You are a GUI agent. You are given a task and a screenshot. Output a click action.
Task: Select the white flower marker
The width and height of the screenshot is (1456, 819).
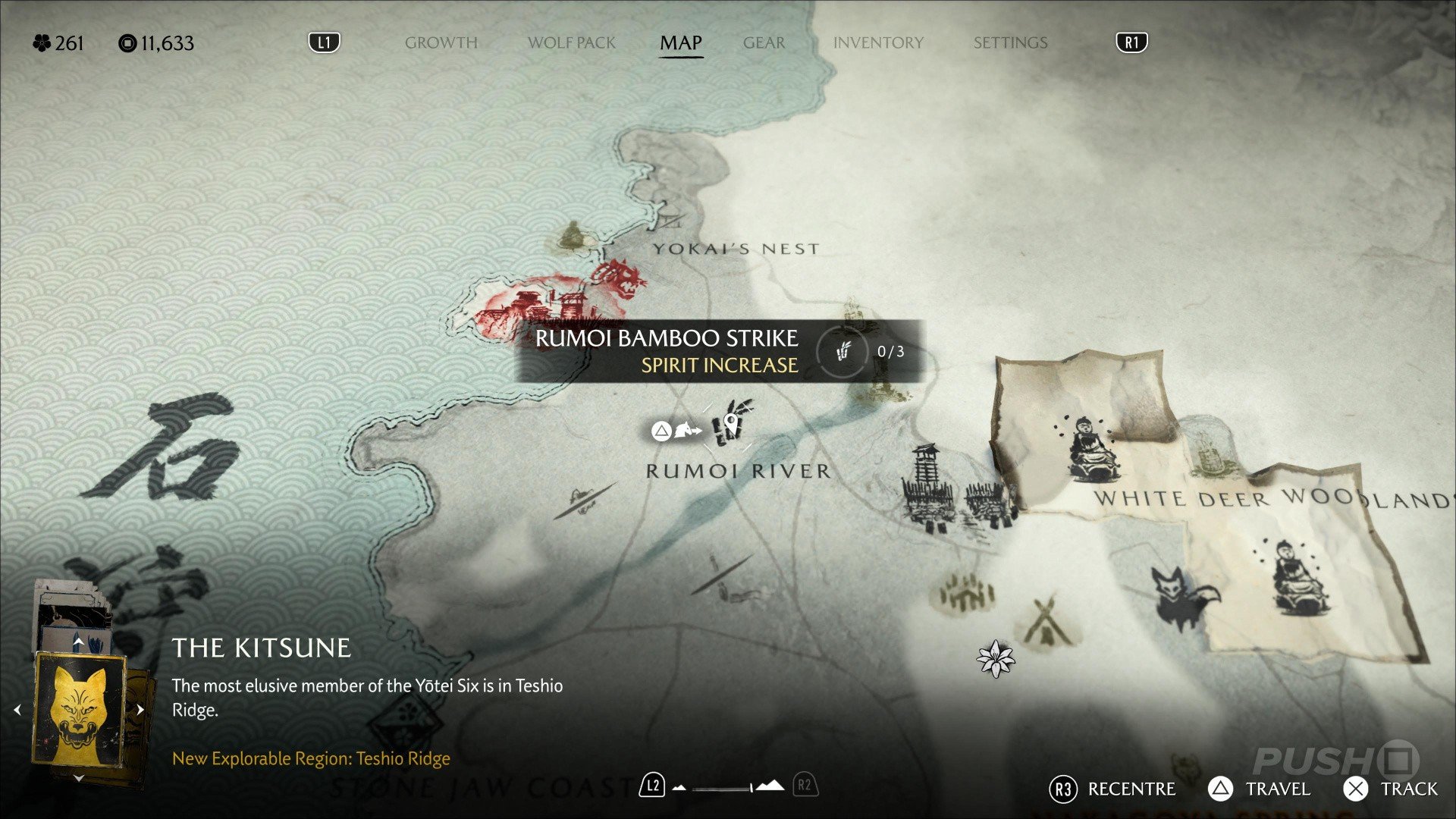(x=995, y=658)
